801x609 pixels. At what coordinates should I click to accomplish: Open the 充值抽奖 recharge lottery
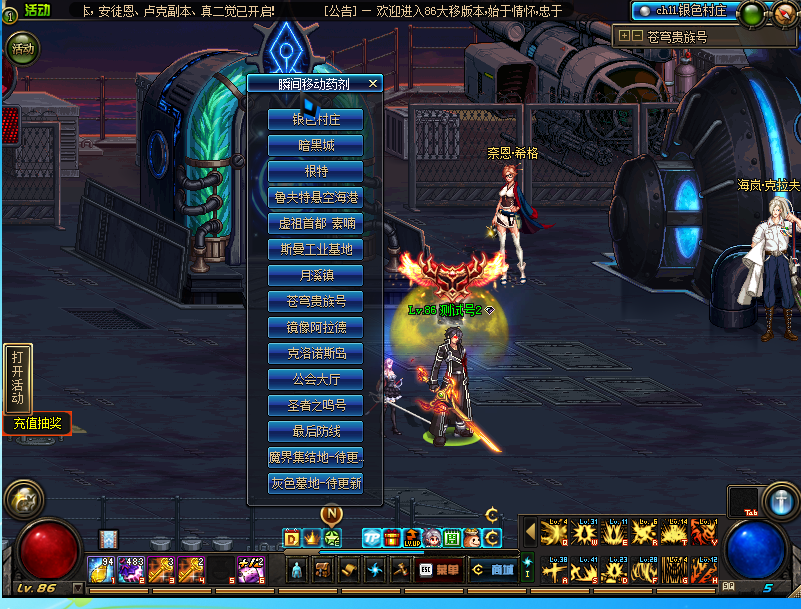coord(36,424)
